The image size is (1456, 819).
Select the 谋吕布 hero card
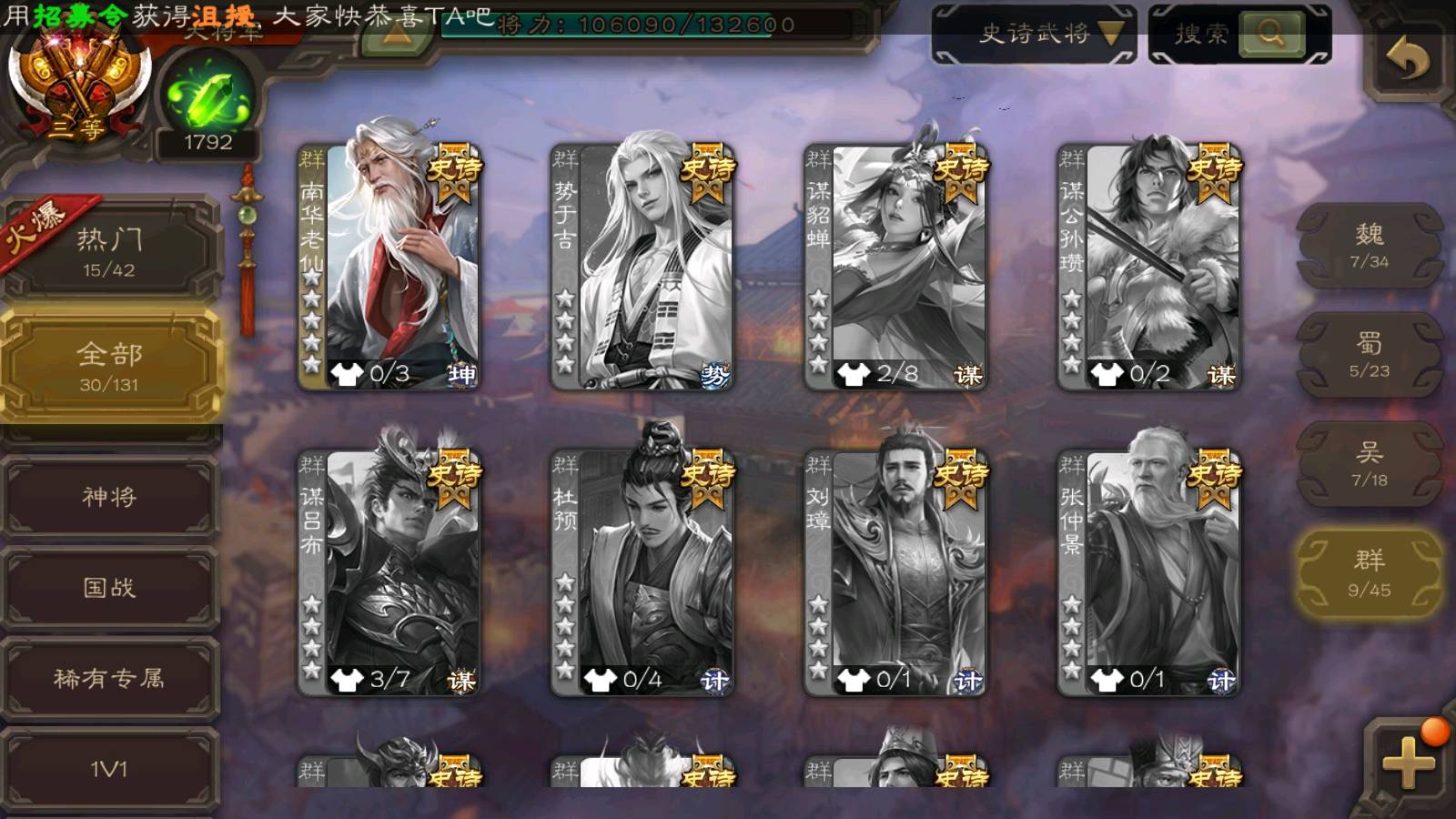pos(389,571)
